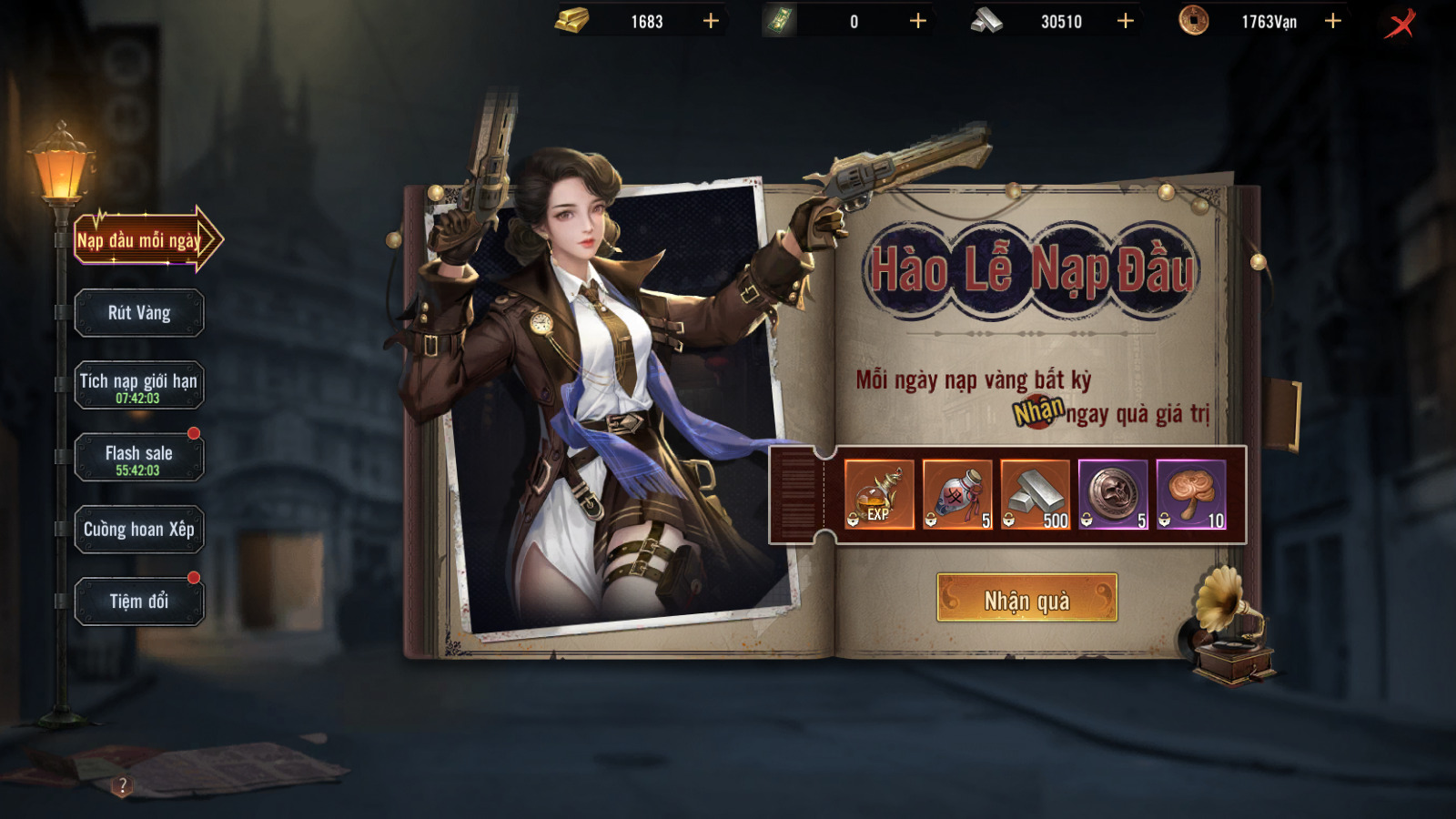Select the Nạp đầu mỗi ngày tab
1456x819 pixels.
[141, 240]
